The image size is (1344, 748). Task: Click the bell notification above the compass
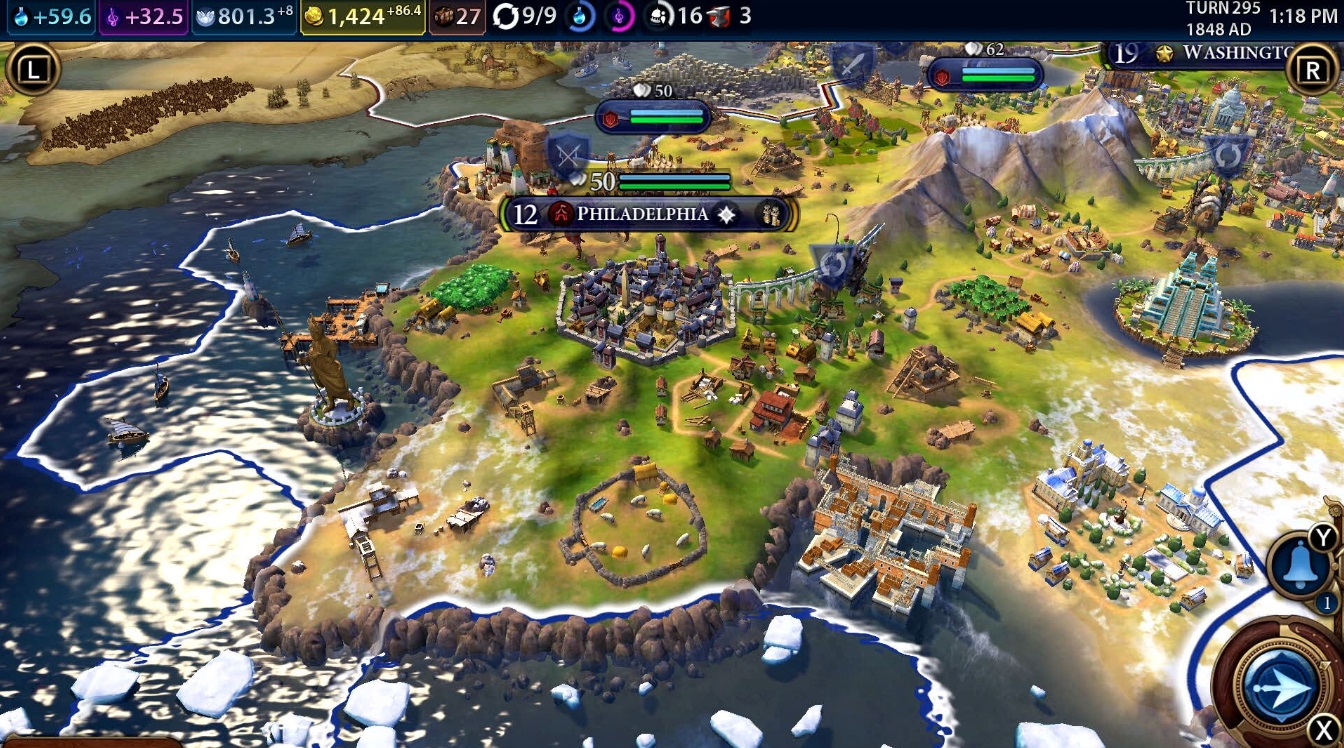(1298, 566)
